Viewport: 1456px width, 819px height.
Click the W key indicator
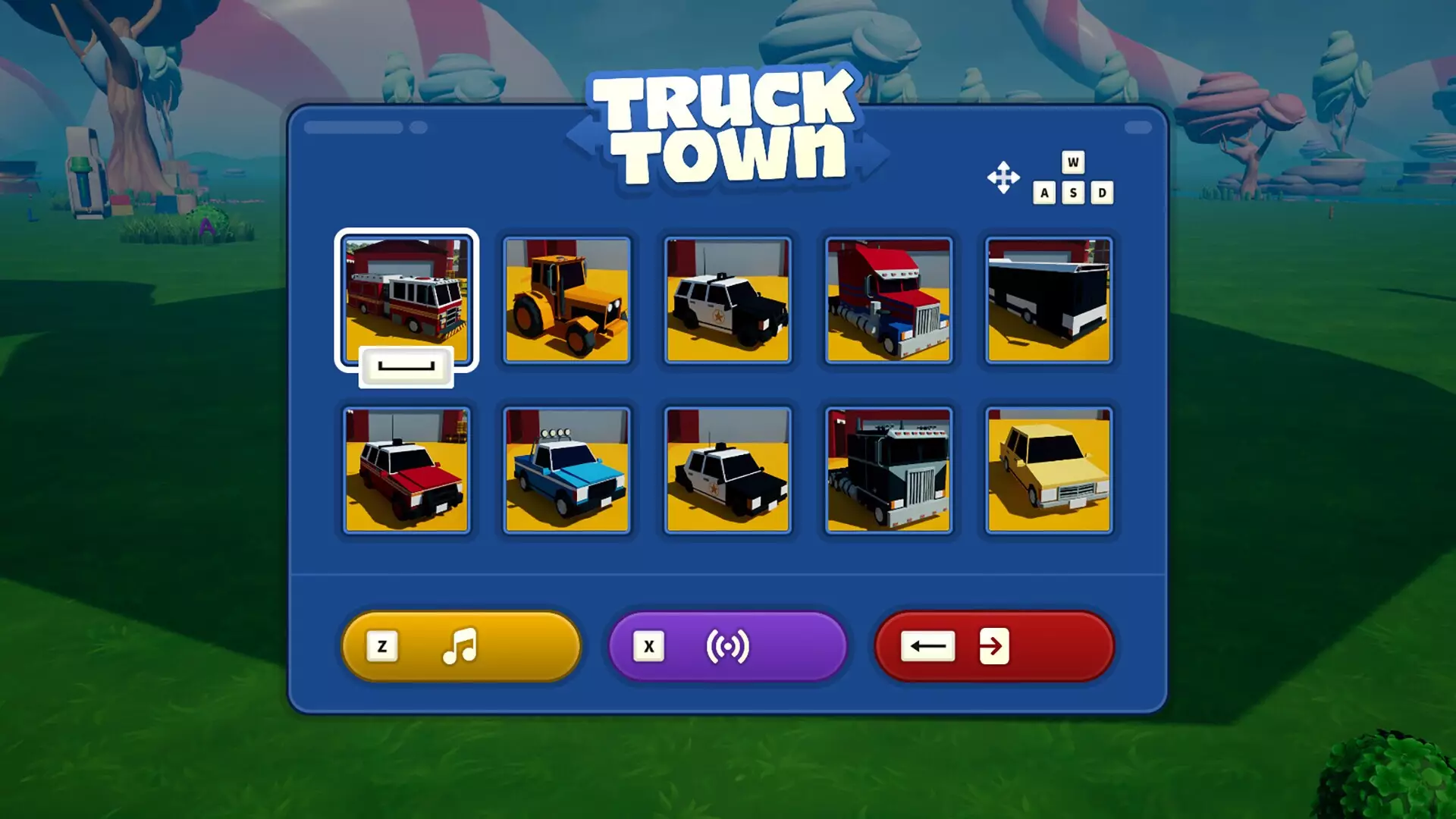pos(1072,162)
